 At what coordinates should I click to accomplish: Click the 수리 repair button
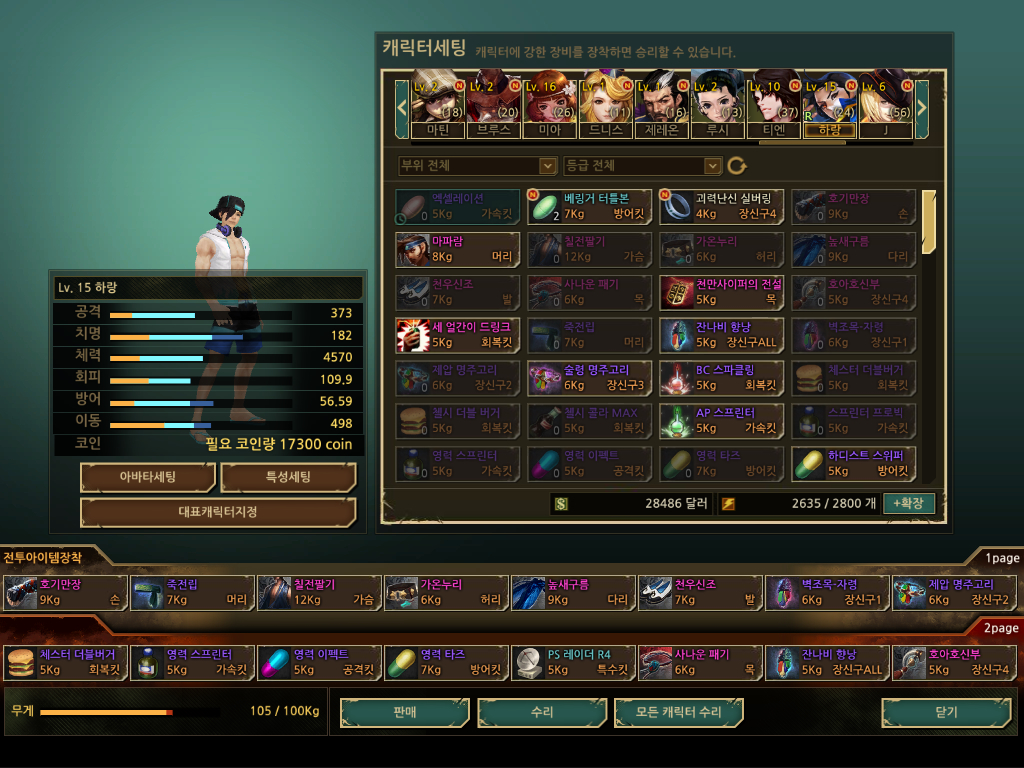(x=542, y=712)
